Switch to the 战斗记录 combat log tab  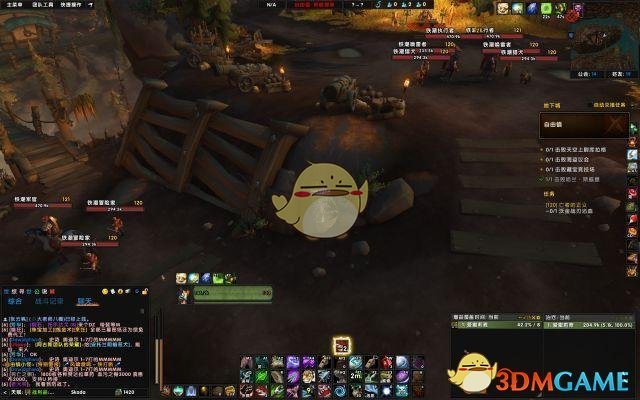click(49, 300)
